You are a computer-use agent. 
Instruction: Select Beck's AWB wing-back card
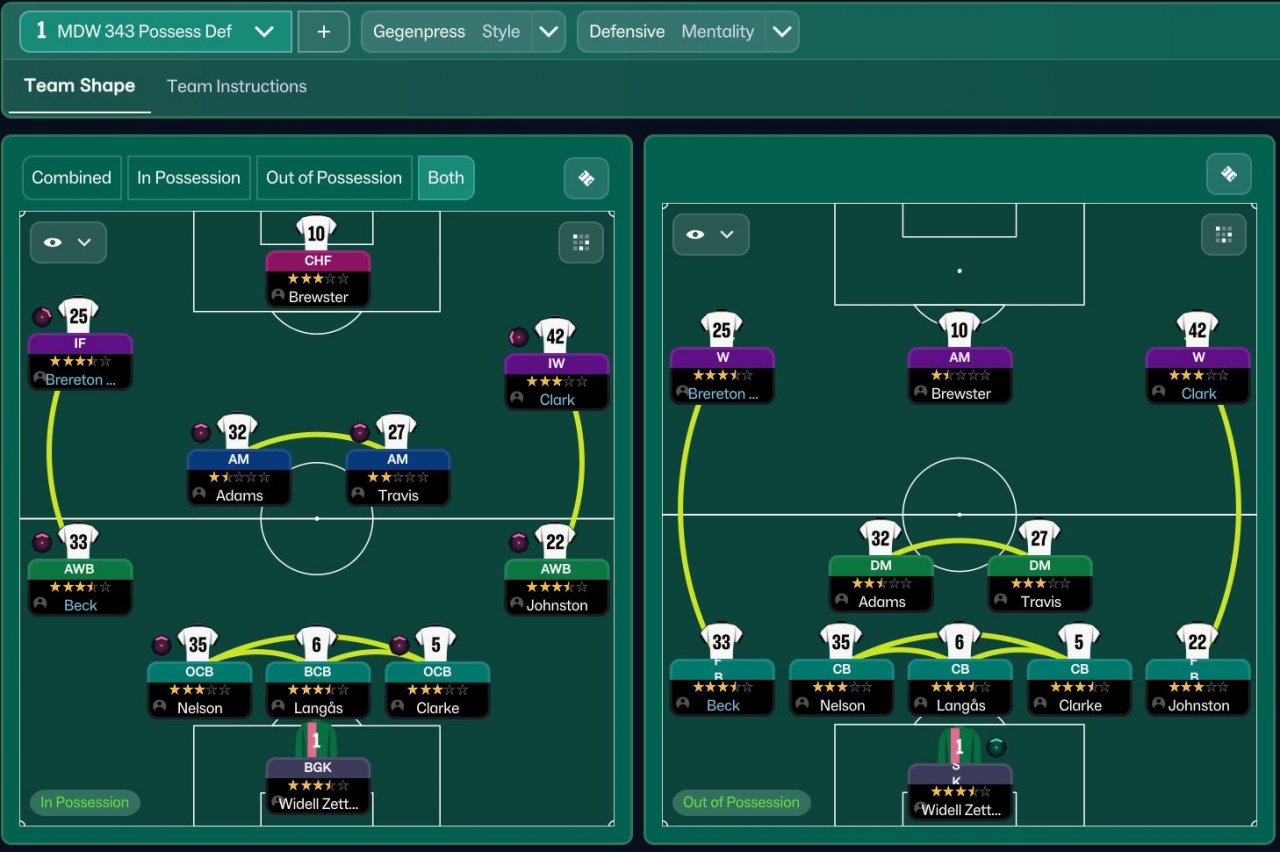click(80, 587)
